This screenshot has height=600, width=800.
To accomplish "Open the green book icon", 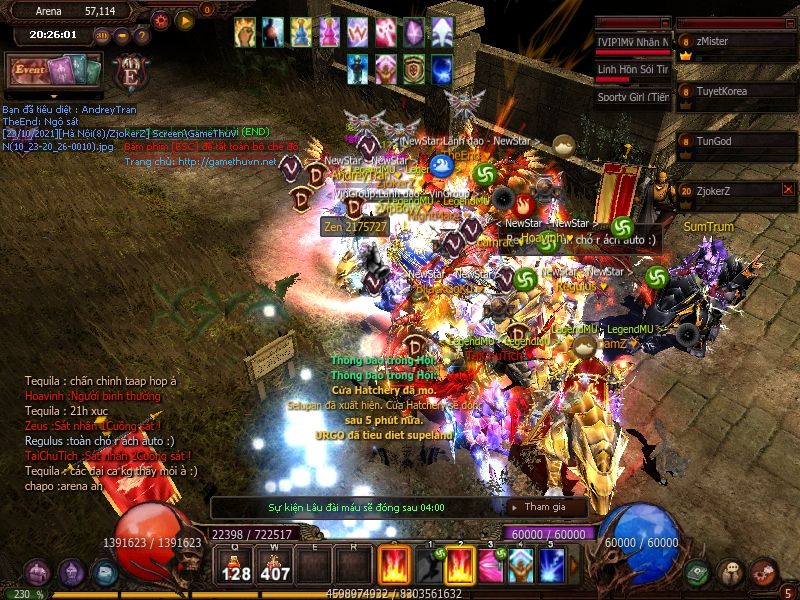I will (x=697, y=573).
